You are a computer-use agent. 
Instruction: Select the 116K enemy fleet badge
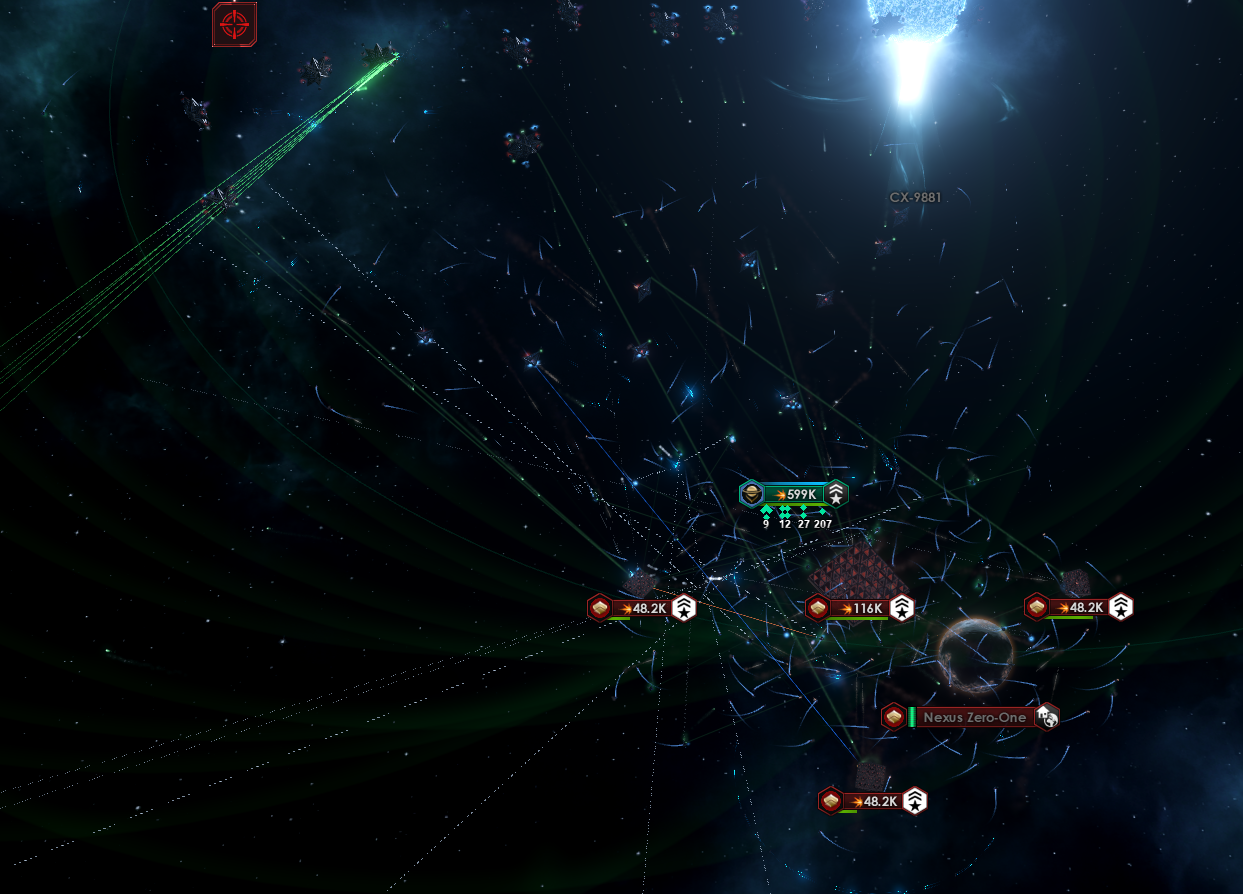click(x=860, y=608)
